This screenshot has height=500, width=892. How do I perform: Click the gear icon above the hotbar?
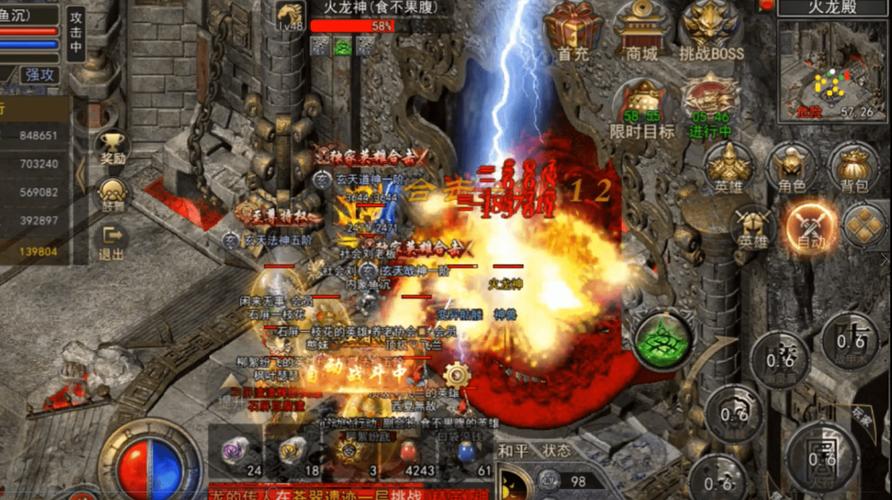457,376
